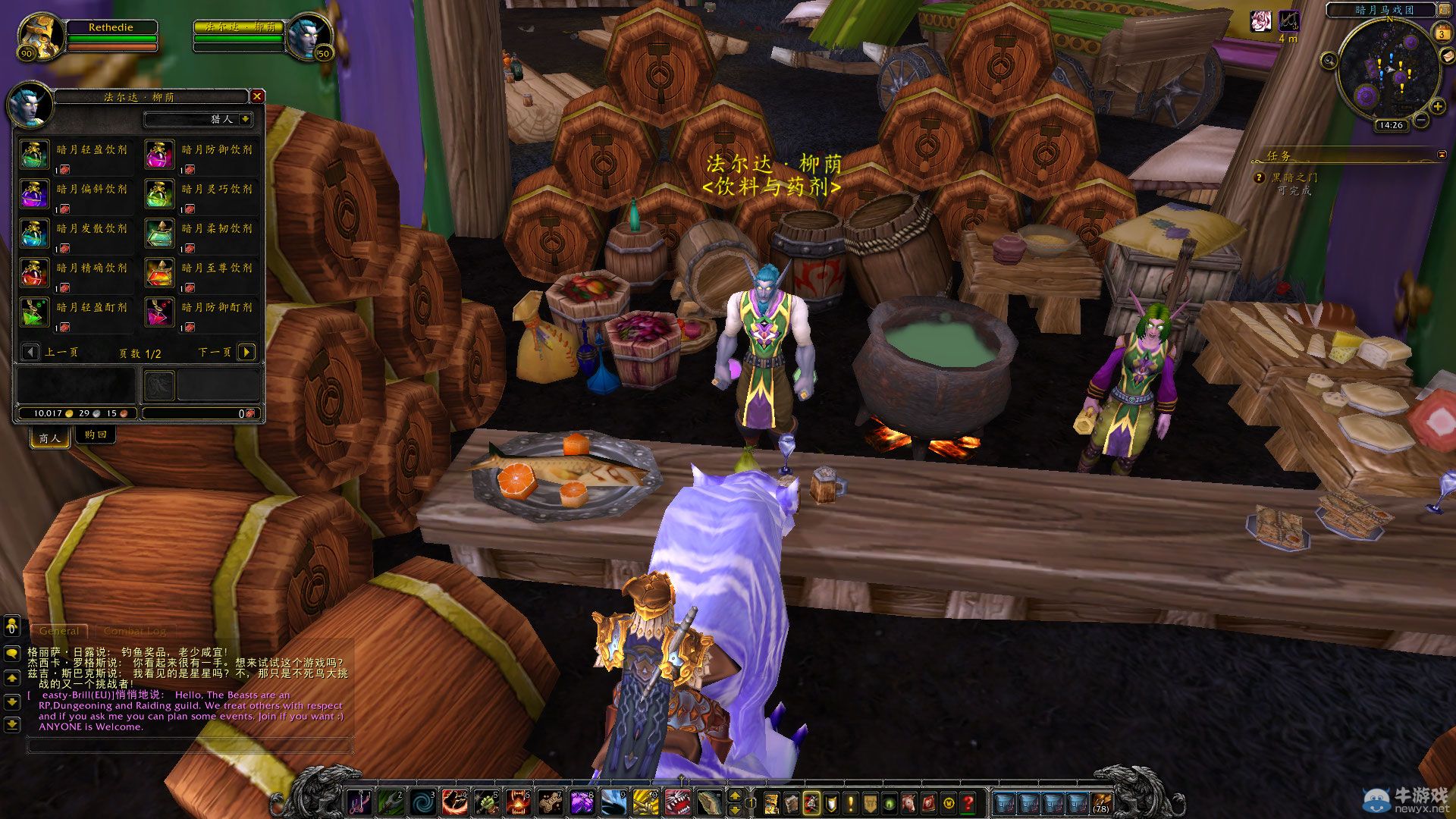Select the 暗月防御饮剂 merchant item
This screenshot has width=1456, height=819.
[159, 155]
